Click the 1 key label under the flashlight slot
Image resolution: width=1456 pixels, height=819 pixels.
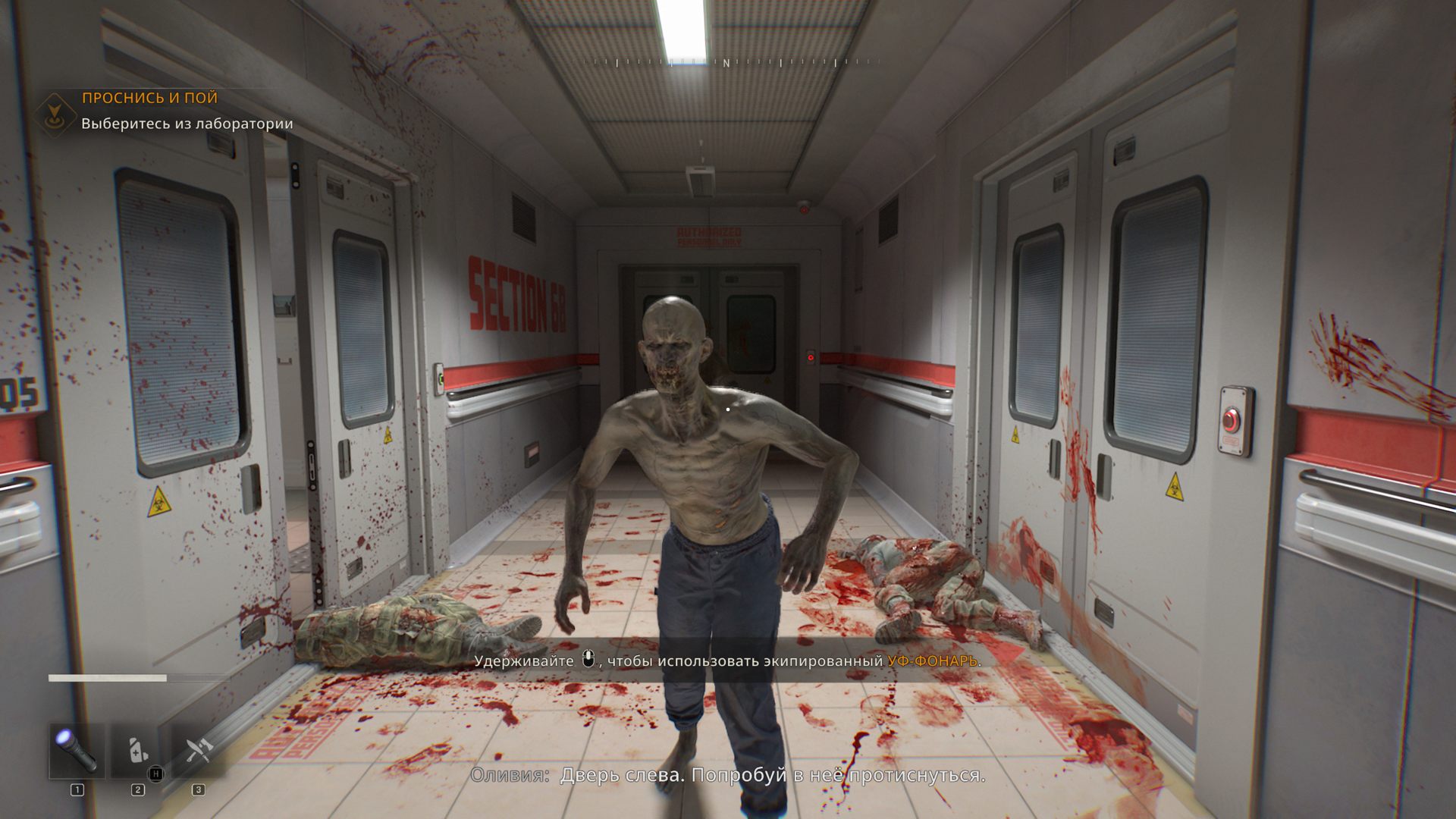(x=77, y=789)
